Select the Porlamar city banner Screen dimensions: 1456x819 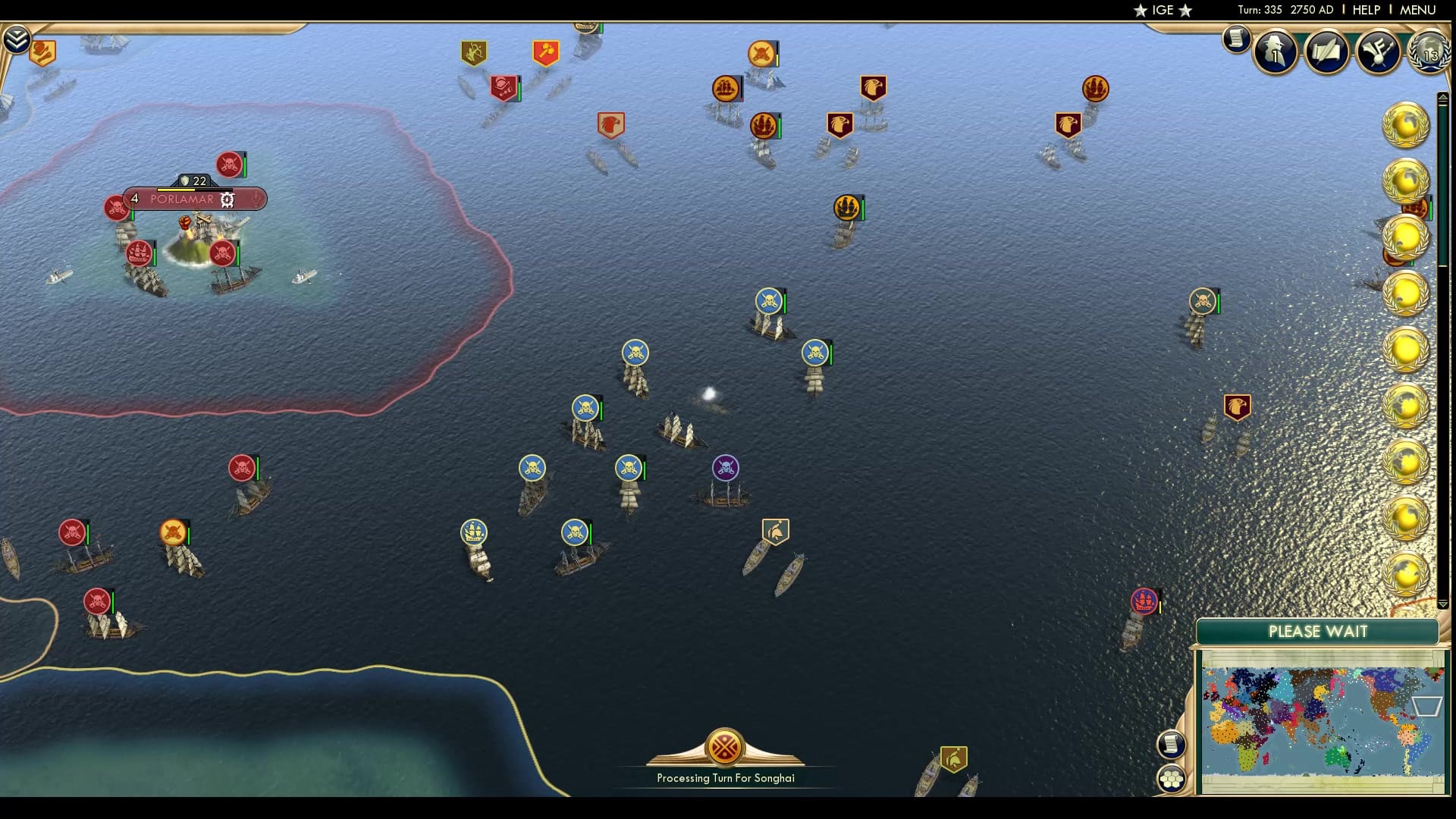[182, 199]
